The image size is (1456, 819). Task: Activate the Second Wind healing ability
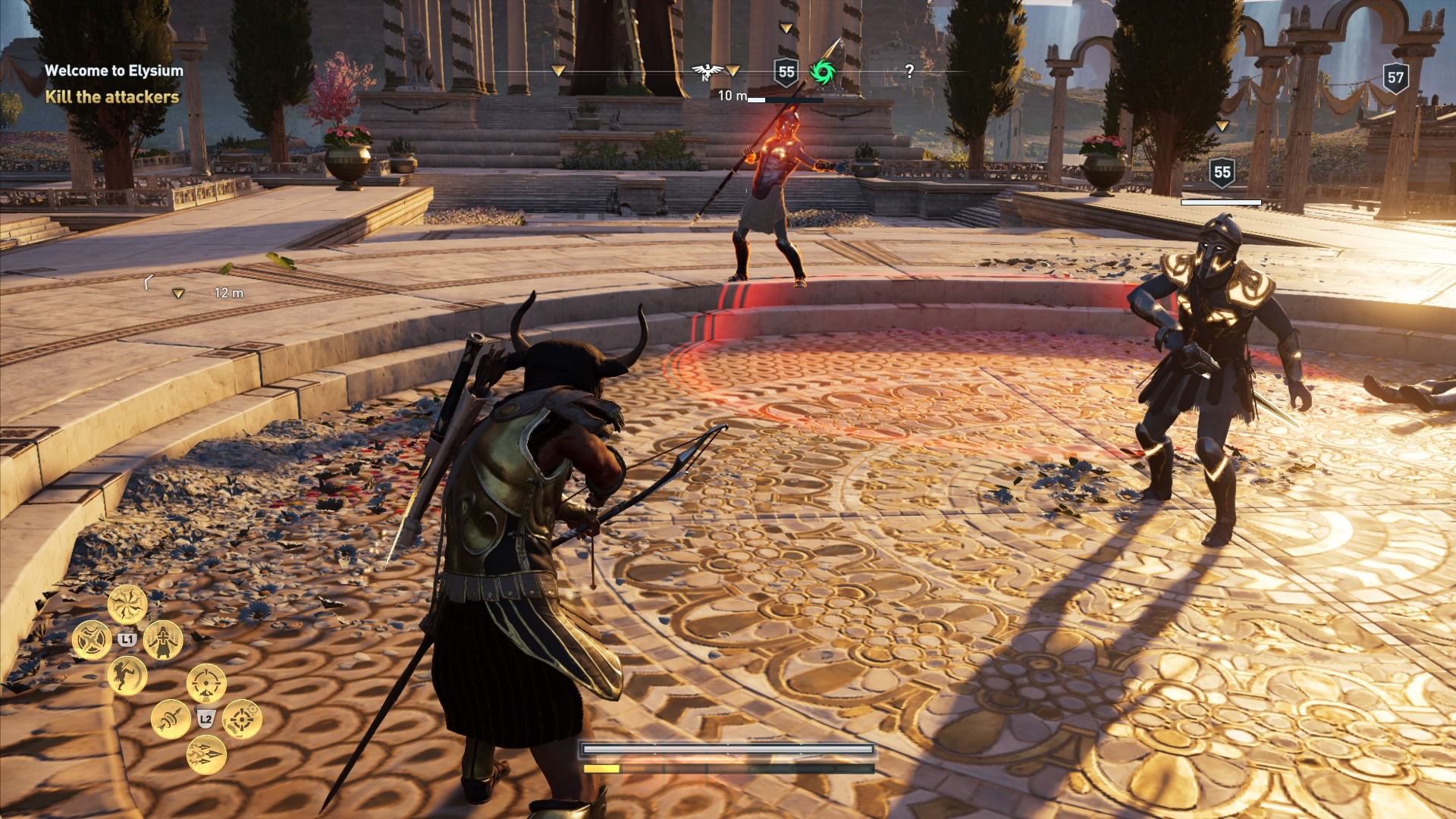(x=165, y=639)
